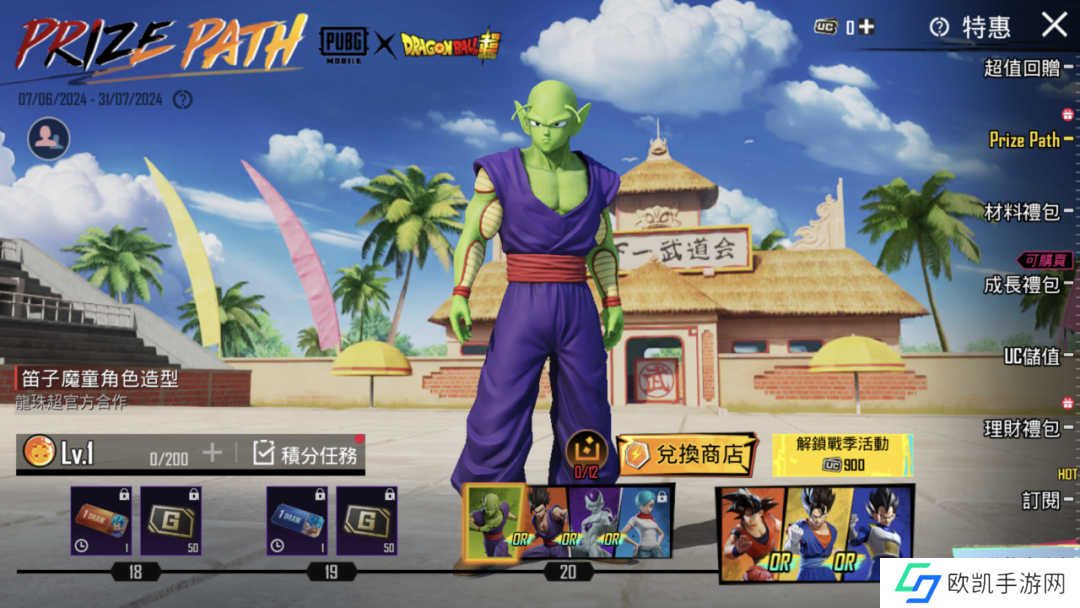The width and height of the screenshot is (1080, 608).
Task: Open the 兌換商店 exchange shop
Action: click(687, 455)
